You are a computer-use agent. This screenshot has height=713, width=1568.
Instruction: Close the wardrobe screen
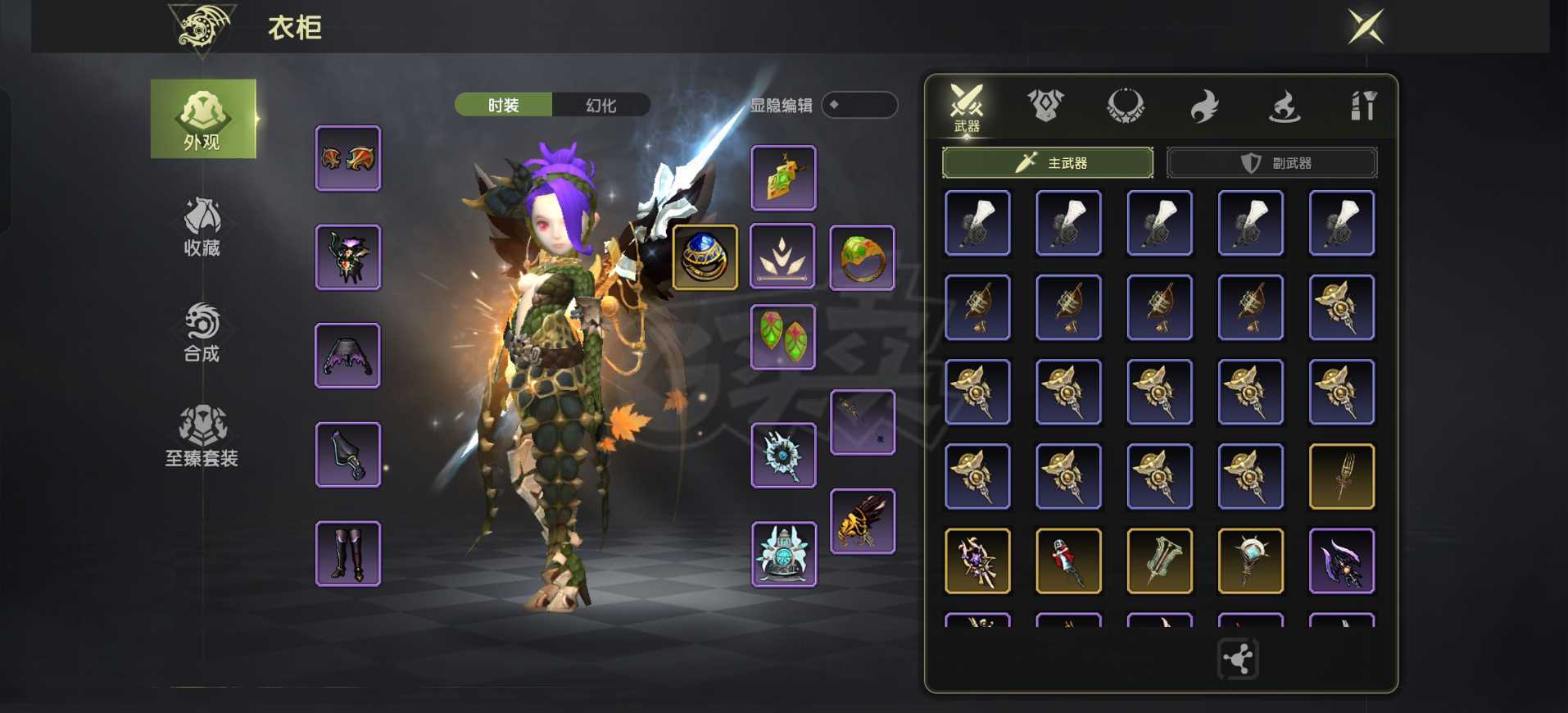click(1366, 27)
